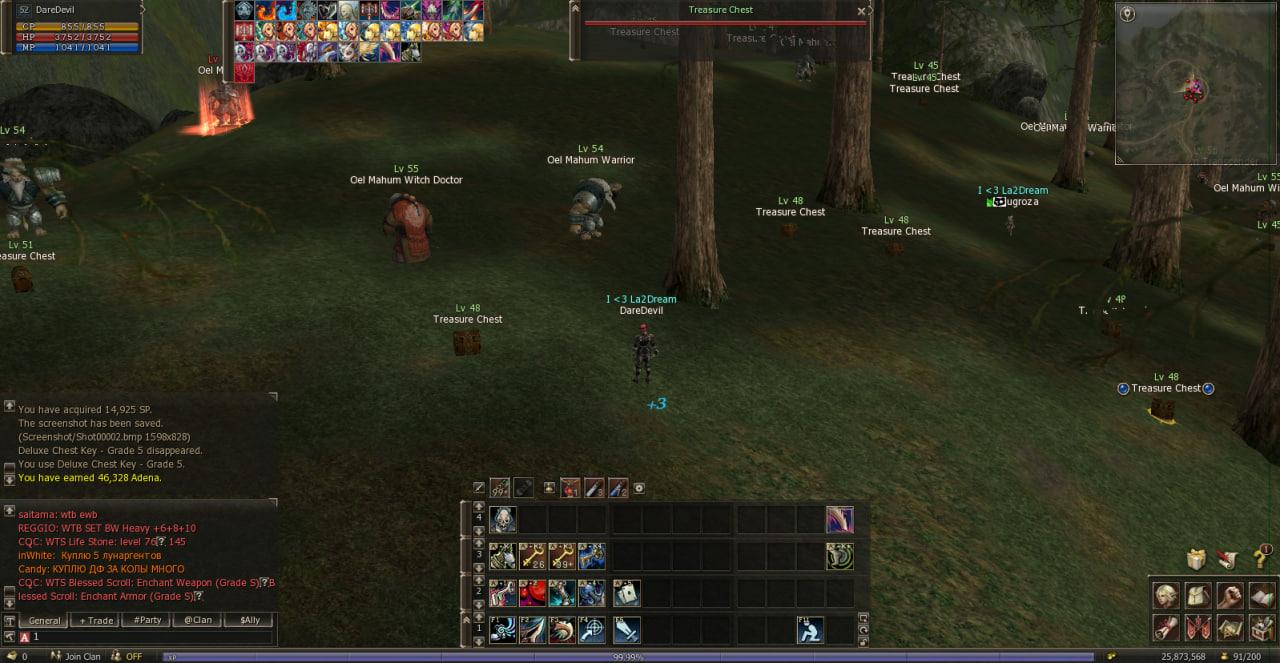Screen dimensions: 1280x663
Task: Click the minimap in the corner
Action: (x=1196, y=83)
